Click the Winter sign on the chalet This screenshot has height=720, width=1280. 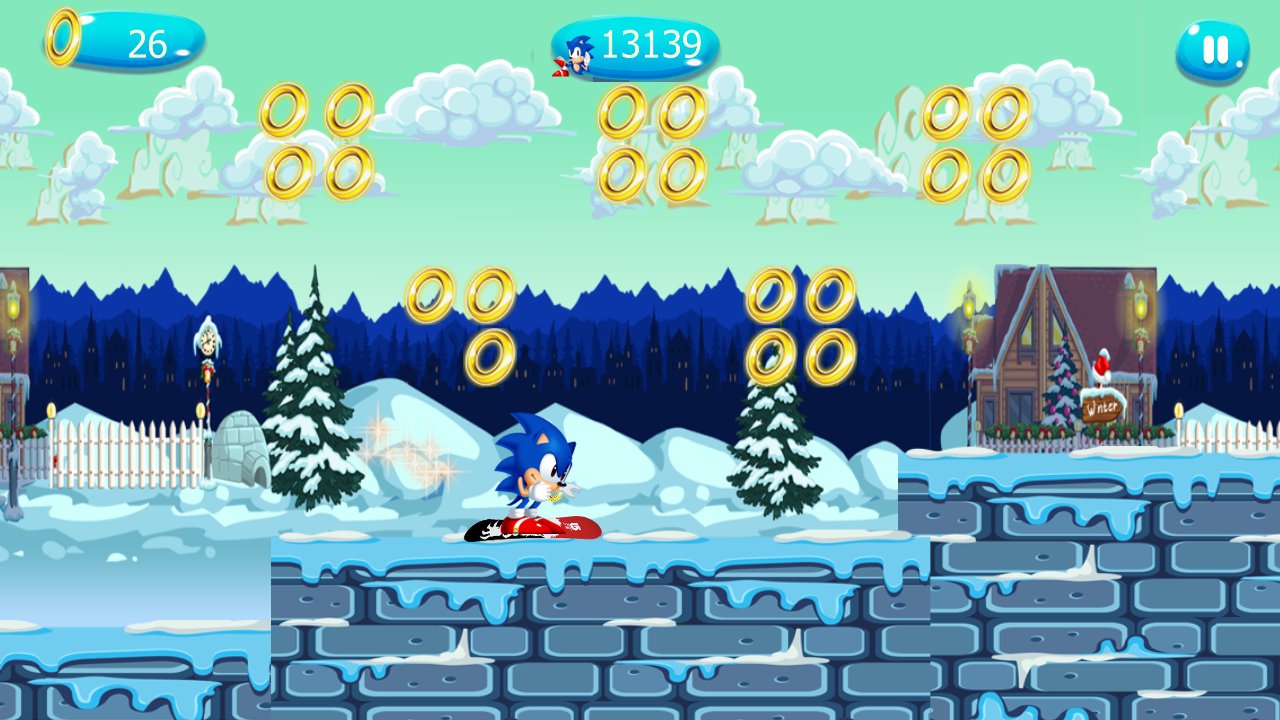pos(1100,405)
